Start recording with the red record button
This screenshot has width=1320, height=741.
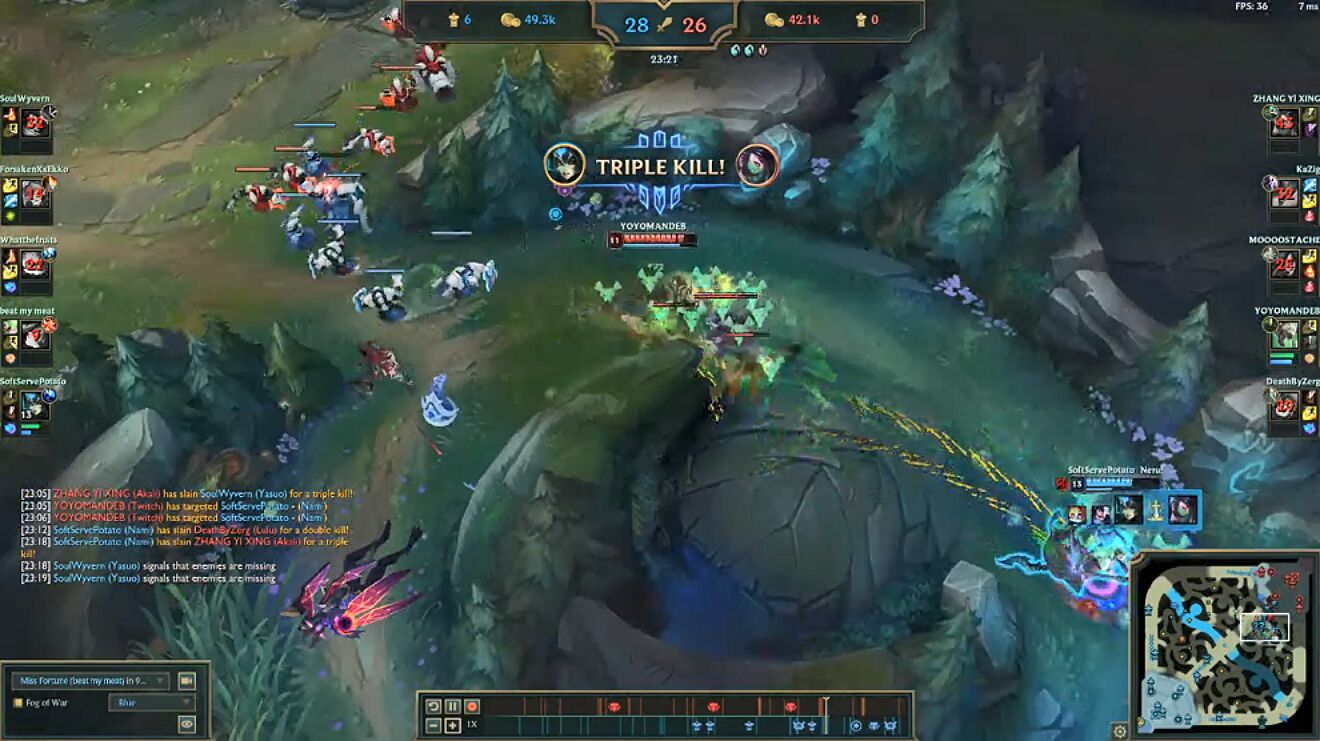coord(471,706)
